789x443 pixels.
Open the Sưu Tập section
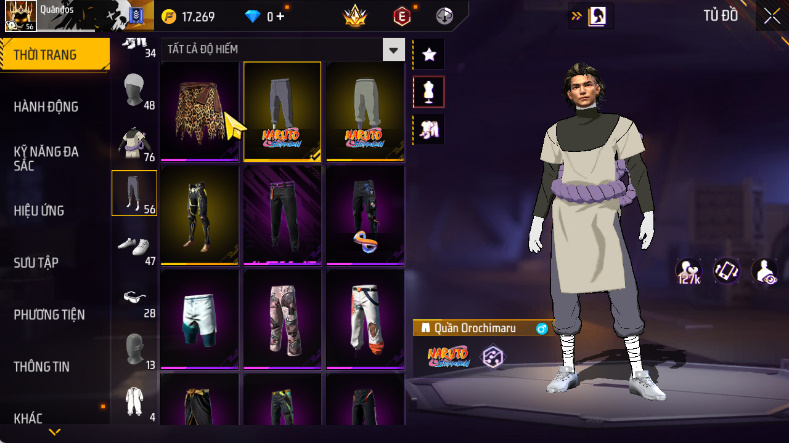click(x=36, y=262)
